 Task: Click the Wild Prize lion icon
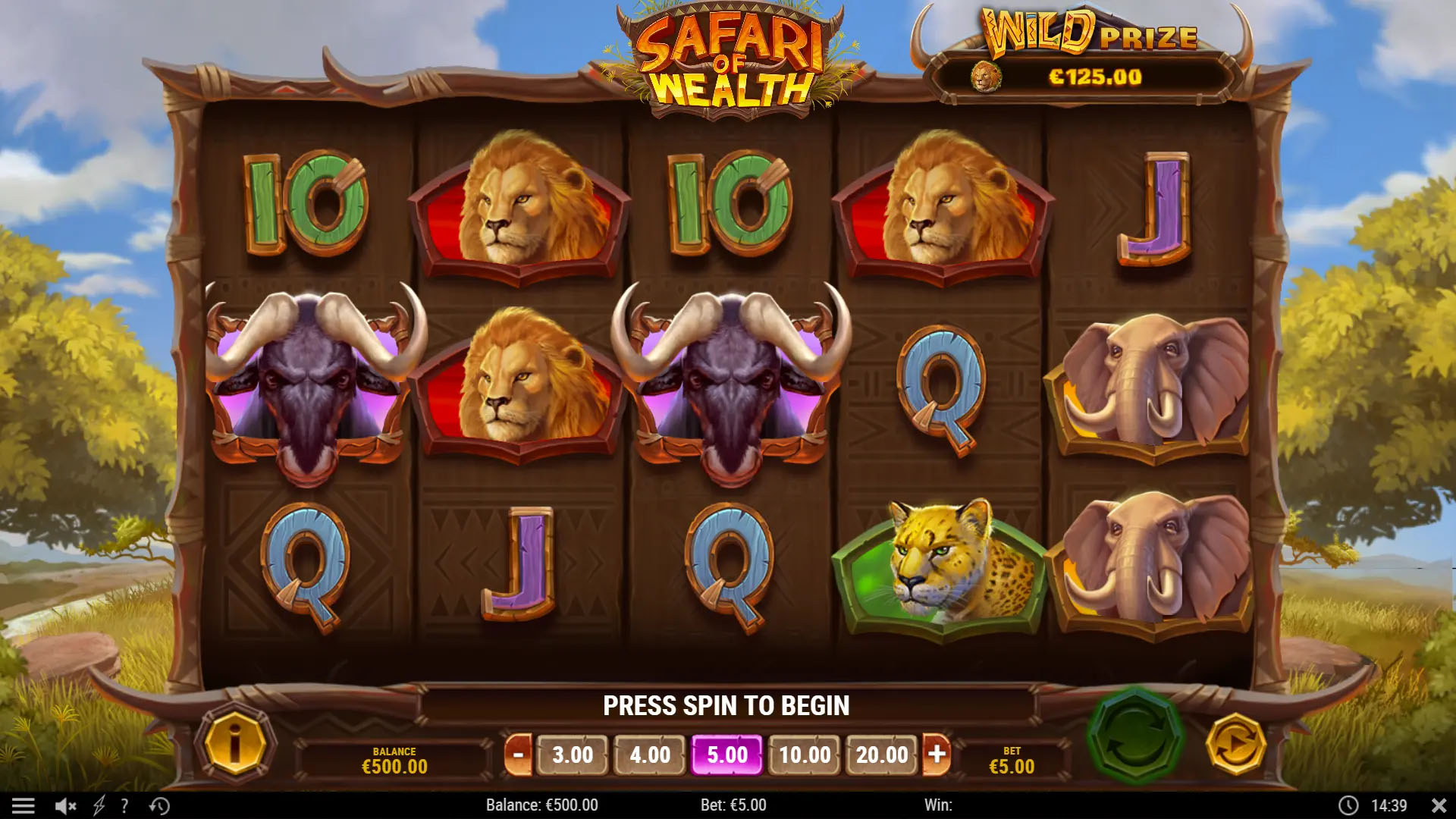click(x=985, y=77)
